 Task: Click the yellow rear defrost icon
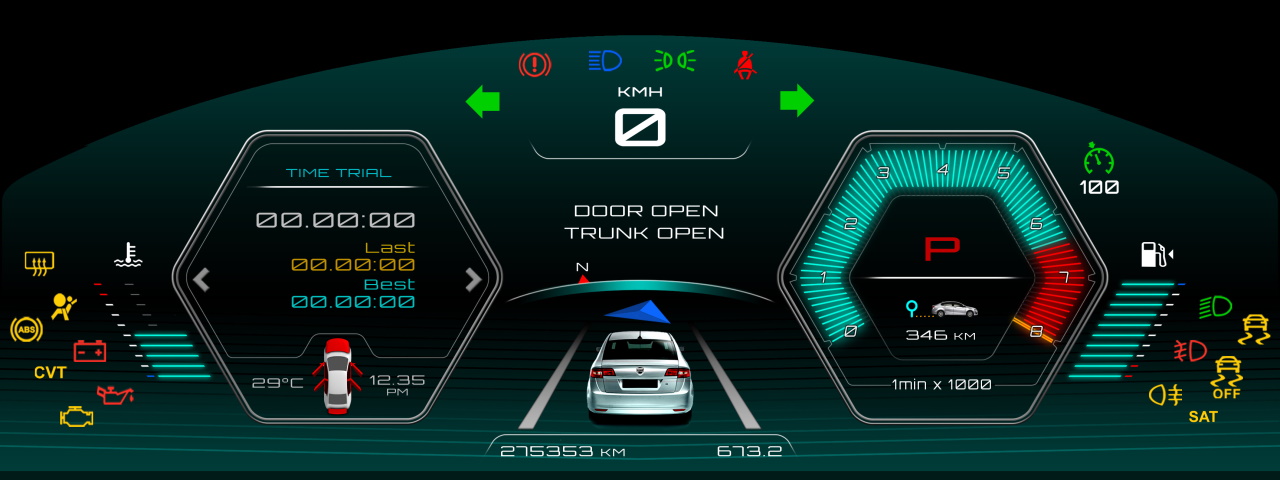tap(39, 263)
